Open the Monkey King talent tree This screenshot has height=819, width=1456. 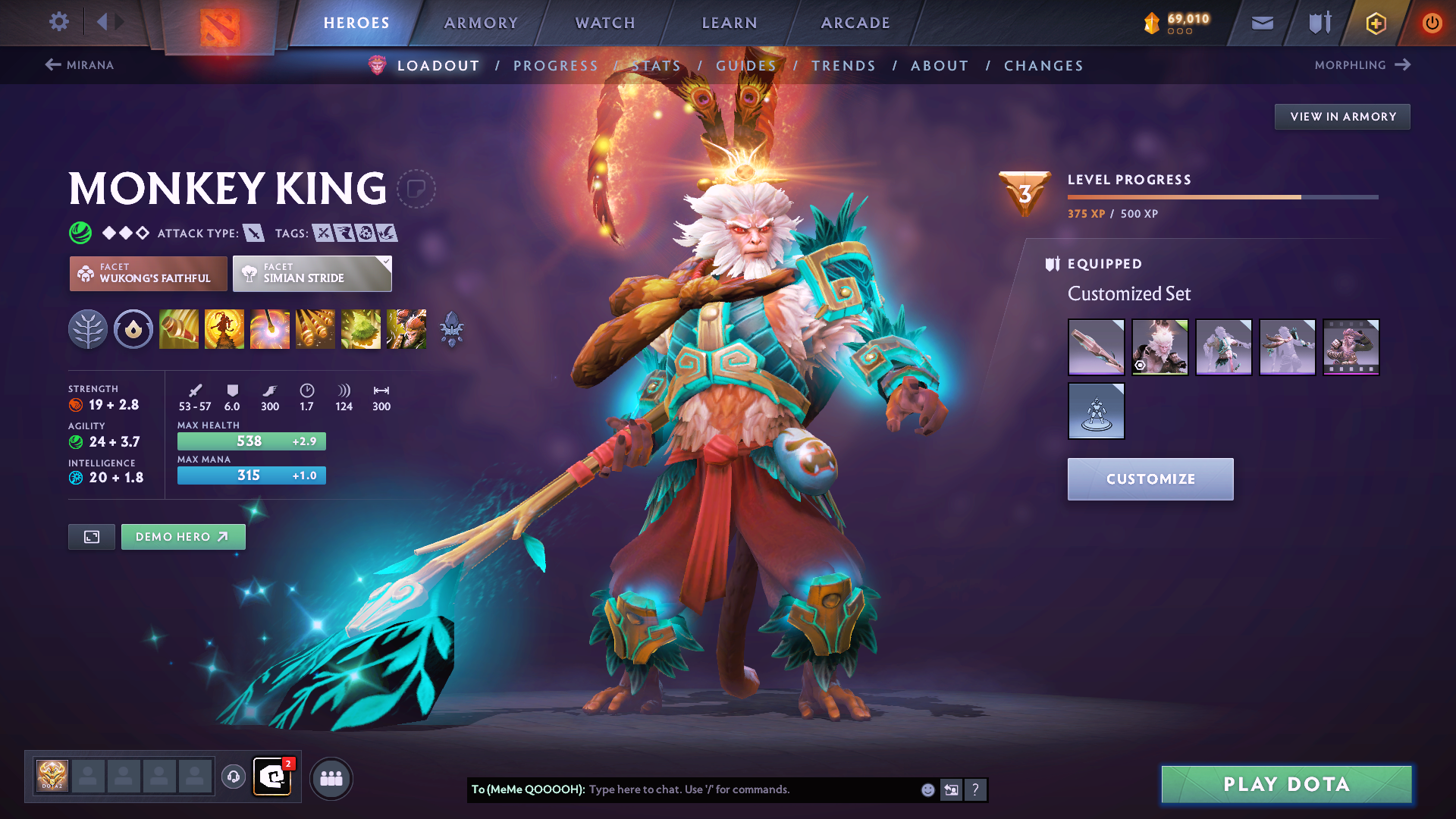(89, 329)
